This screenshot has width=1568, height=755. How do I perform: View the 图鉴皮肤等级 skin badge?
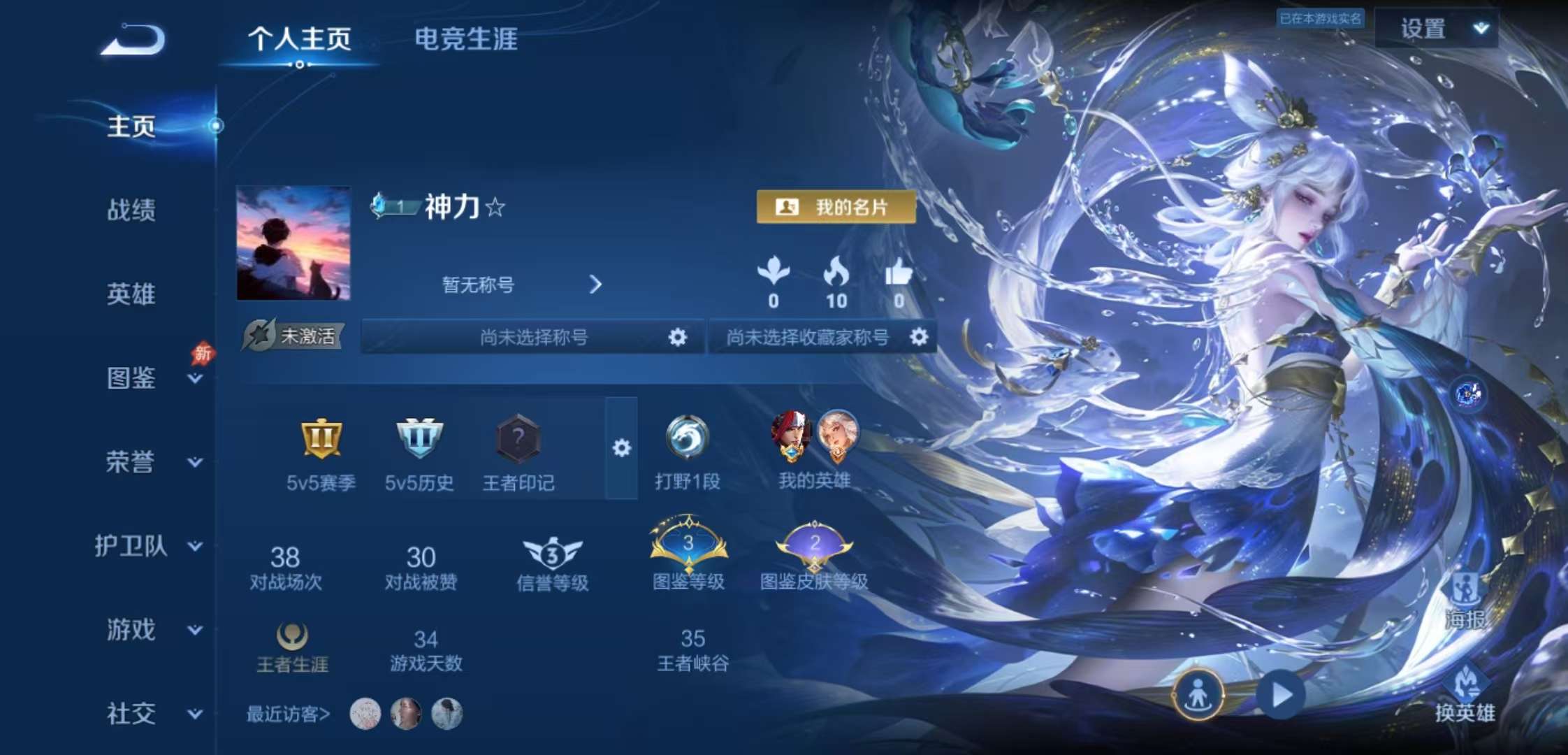(815, 545)
